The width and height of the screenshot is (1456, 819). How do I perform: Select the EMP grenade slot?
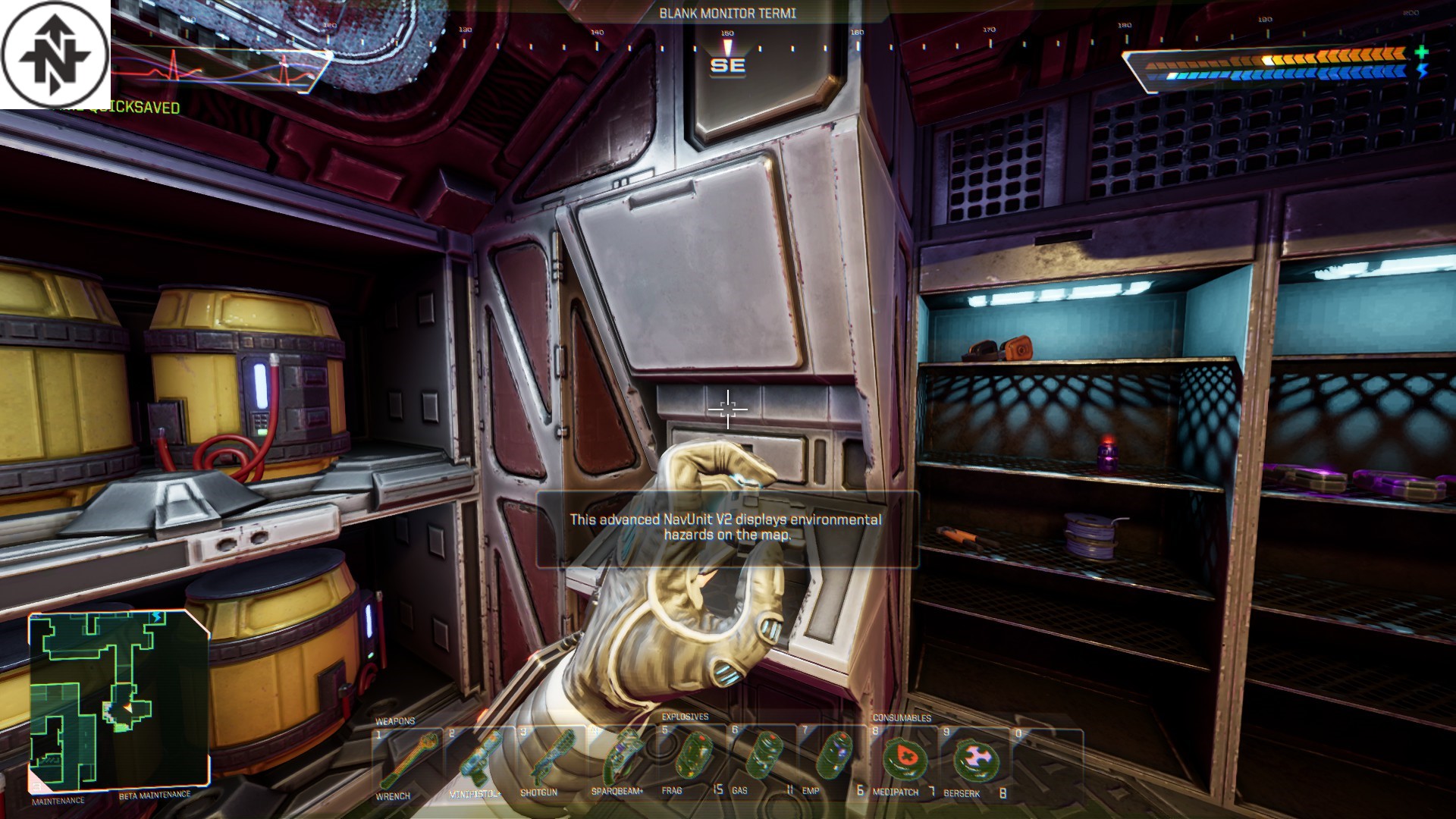(832, 761)
